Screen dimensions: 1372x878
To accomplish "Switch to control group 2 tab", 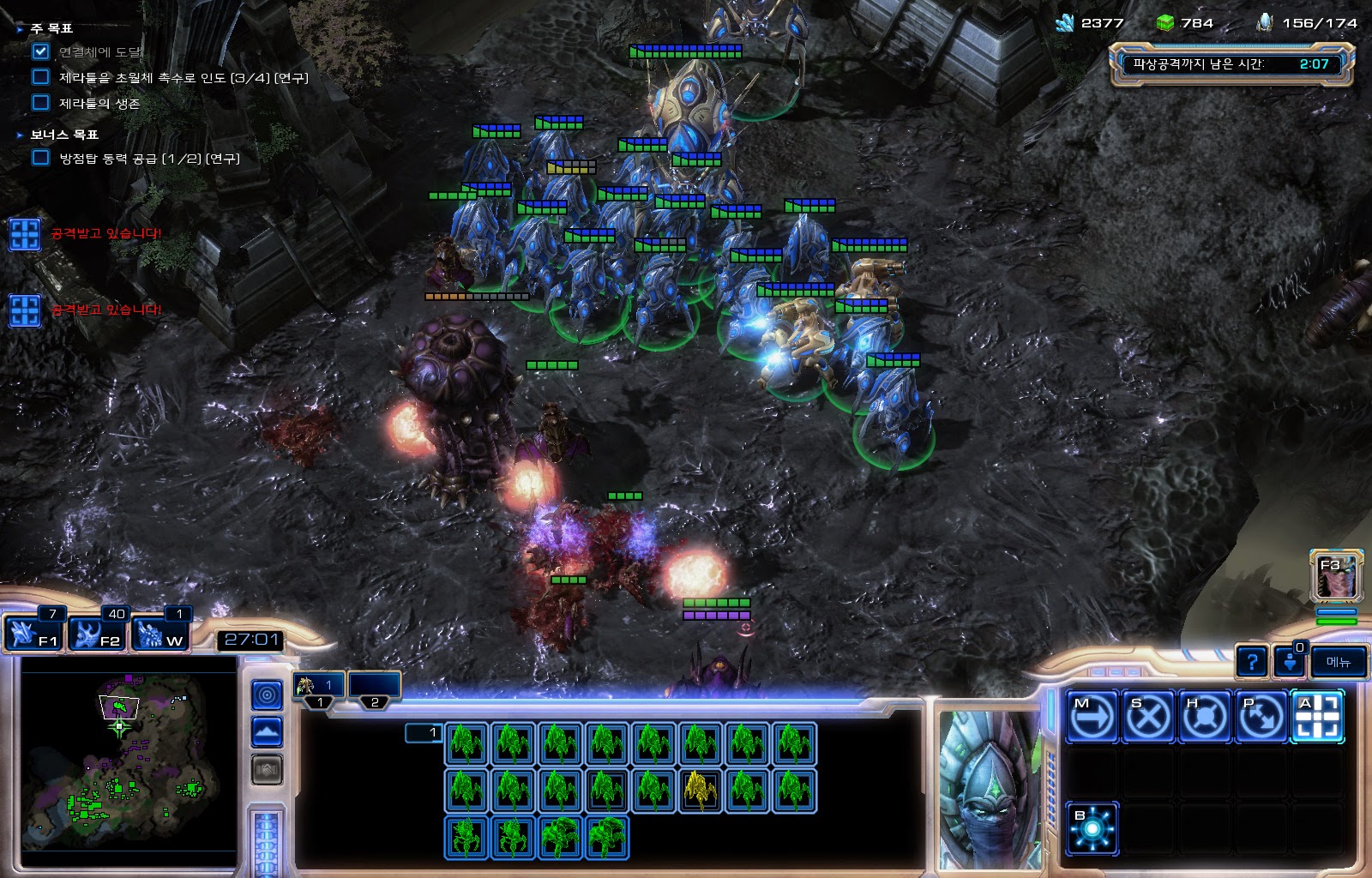I will (375, 688).
